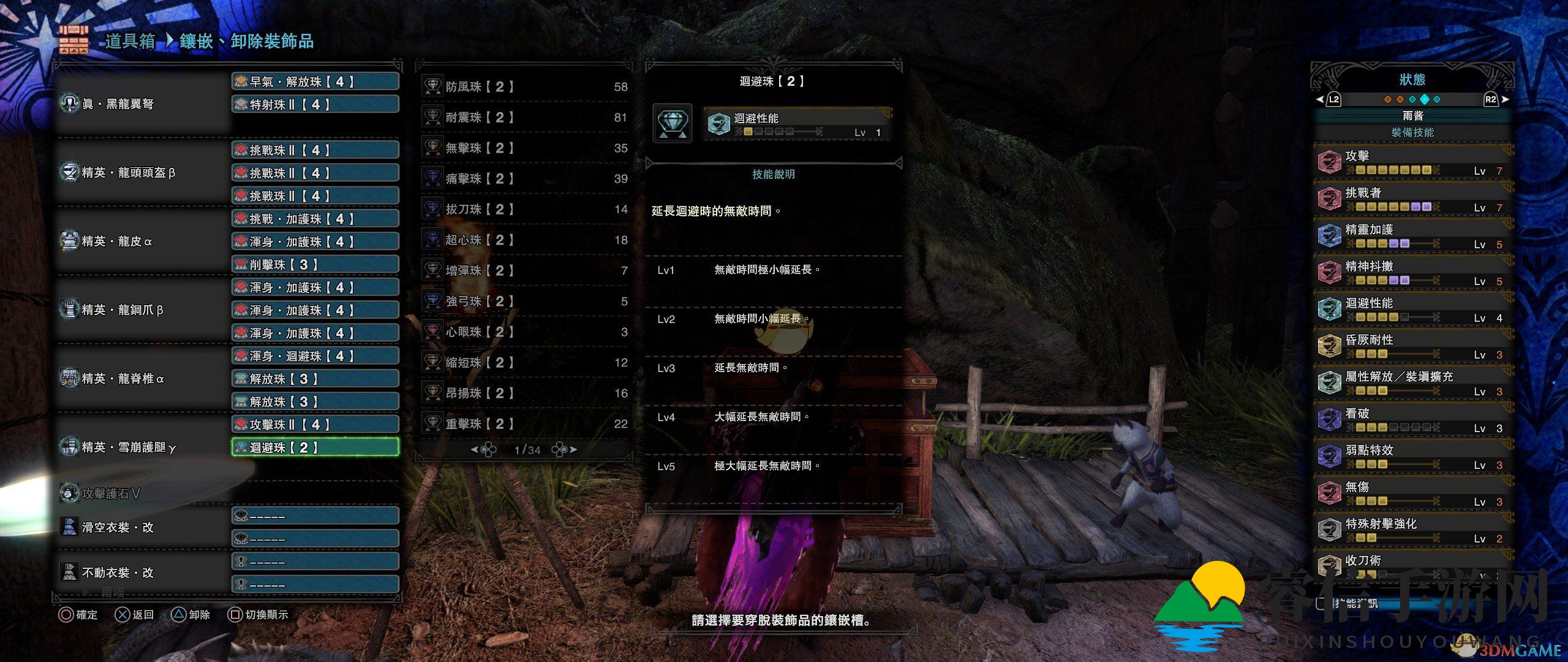
Task: Select 防風珠【2】 from the decoration list
Action: (x=524, y=87)
